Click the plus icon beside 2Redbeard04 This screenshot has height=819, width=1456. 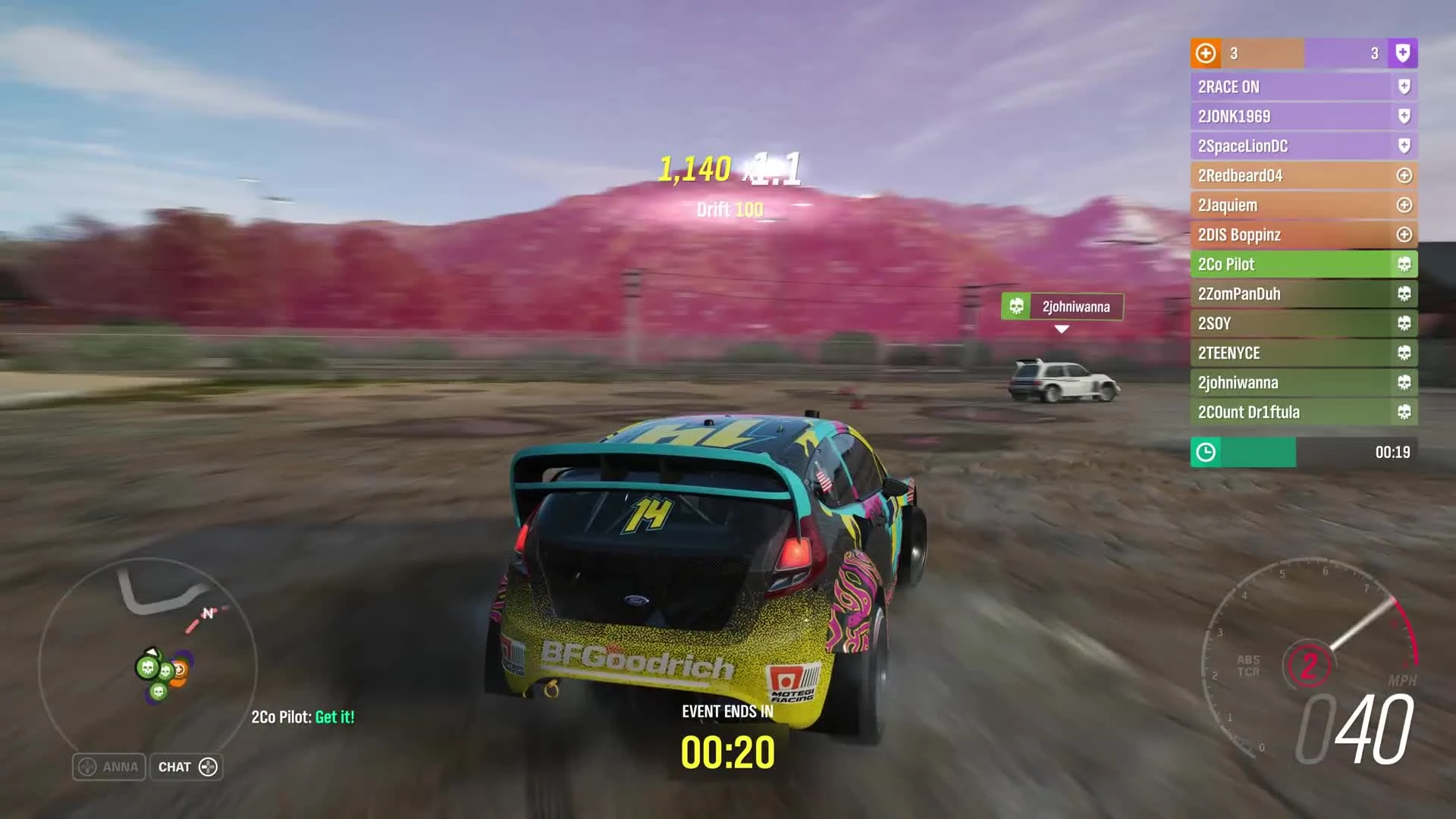(x=1404, y=175)
